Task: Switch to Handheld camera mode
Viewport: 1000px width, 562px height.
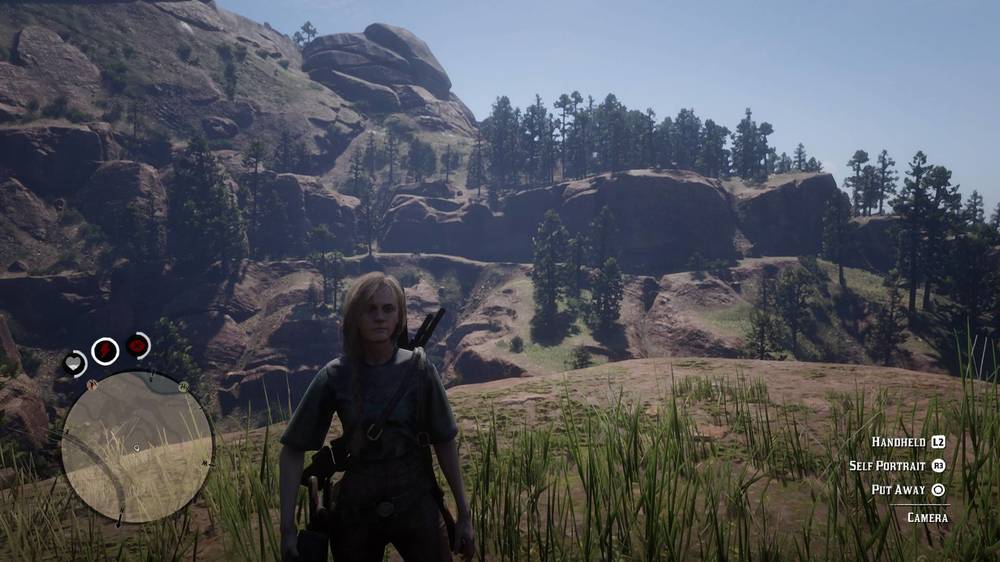Action: 908,442
